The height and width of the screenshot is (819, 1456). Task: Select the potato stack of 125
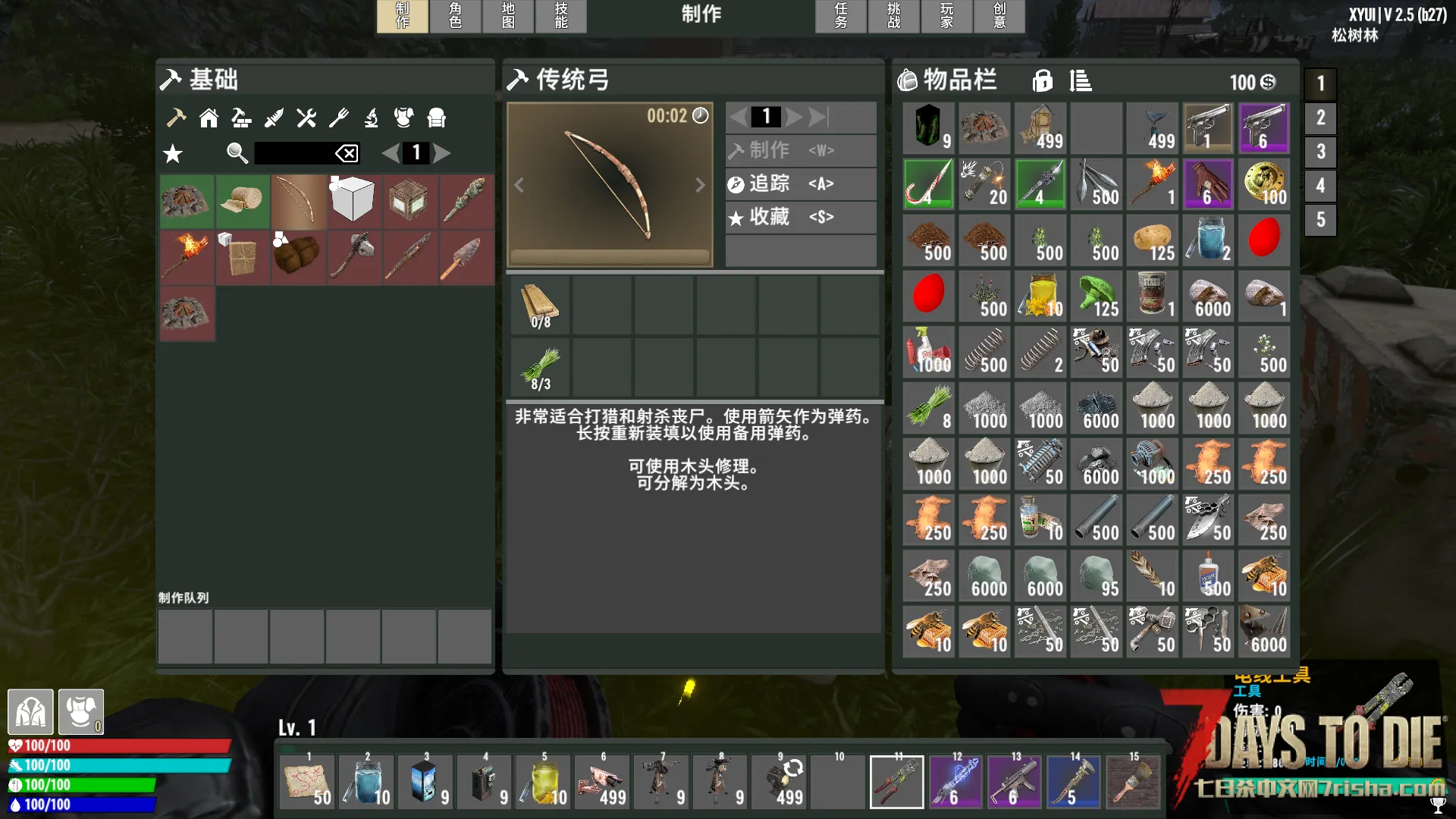pos(1151,240)
